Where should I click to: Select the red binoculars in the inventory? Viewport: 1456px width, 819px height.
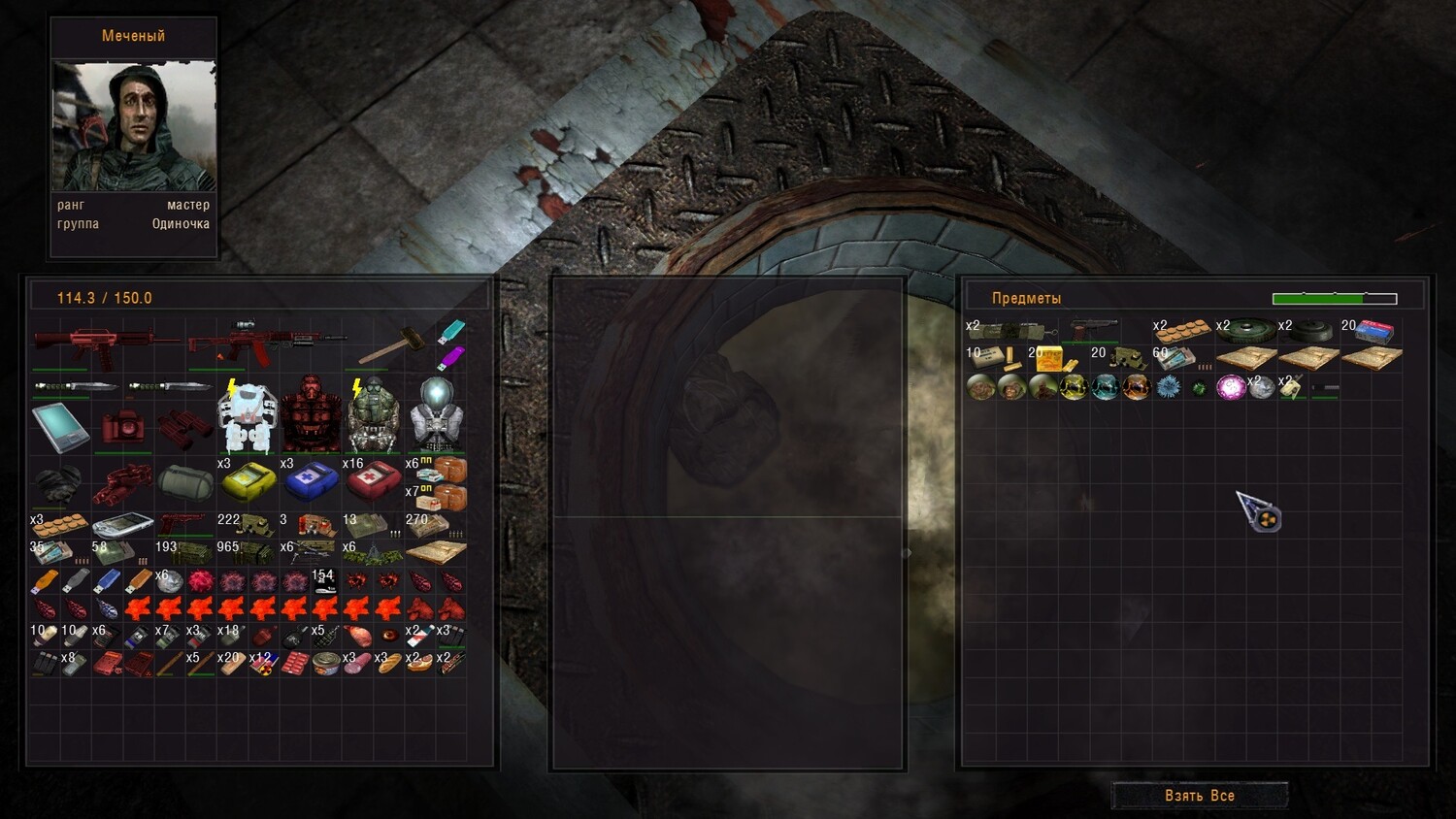tap(185, 427)
